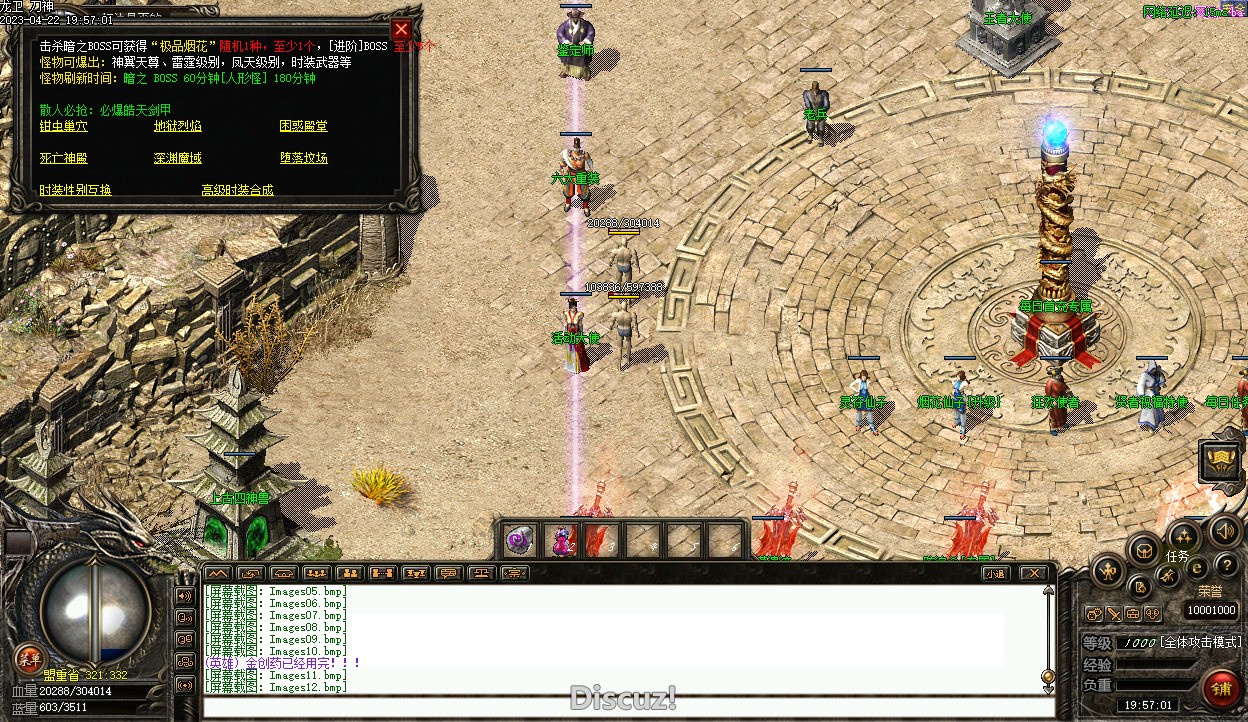Open the red 铺 shop button

(x=1220, y=689)
